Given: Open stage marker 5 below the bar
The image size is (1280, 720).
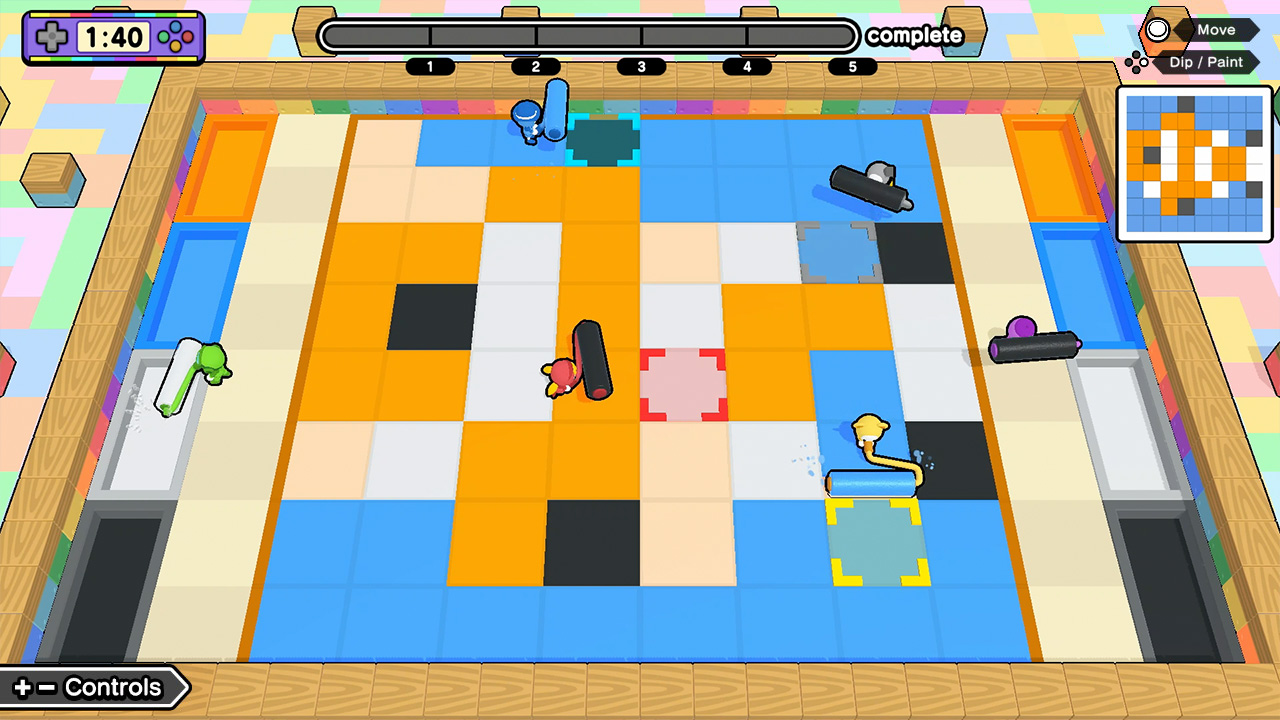Looking at the screenshot, I should (x=852, y=67).
